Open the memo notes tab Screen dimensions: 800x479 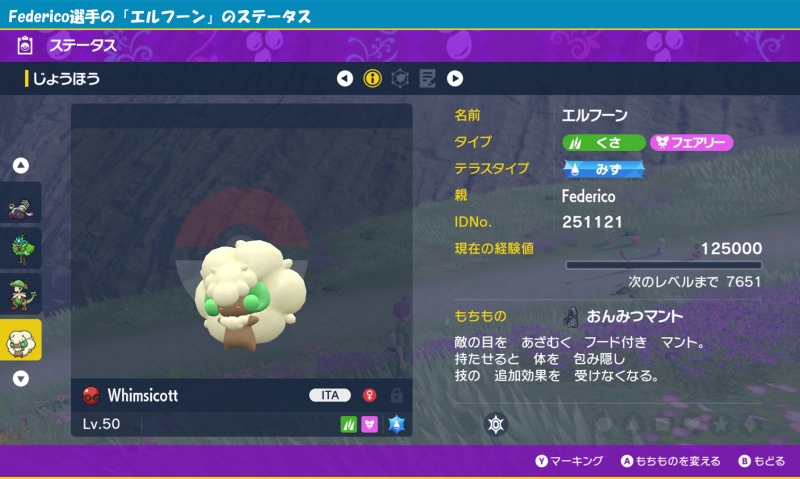click(x=427, y=78)
